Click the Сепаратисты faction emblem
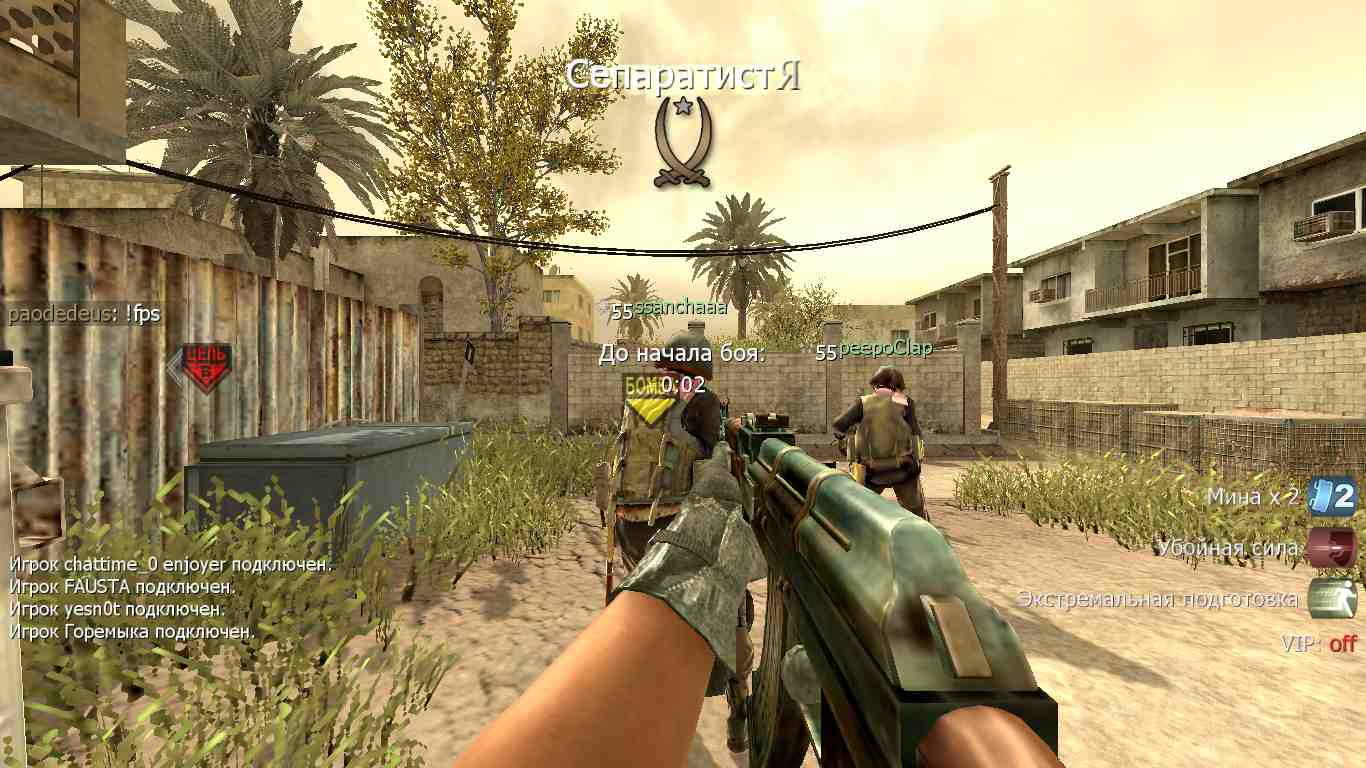1366x768 pixels. (682, 142)
